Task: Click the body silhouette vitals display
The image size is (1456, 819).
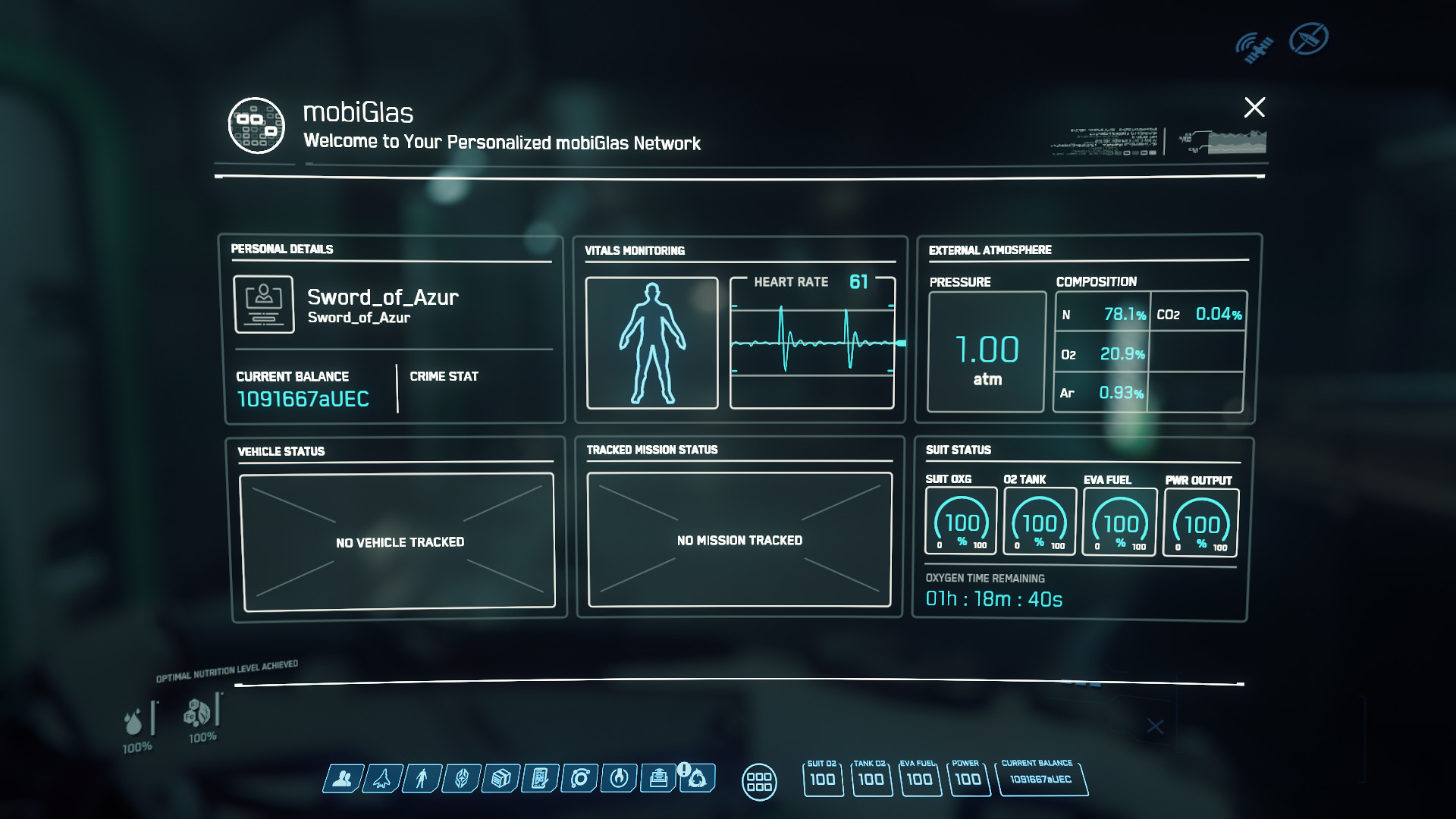Action: pyautogui.click(x=652, y=343)
